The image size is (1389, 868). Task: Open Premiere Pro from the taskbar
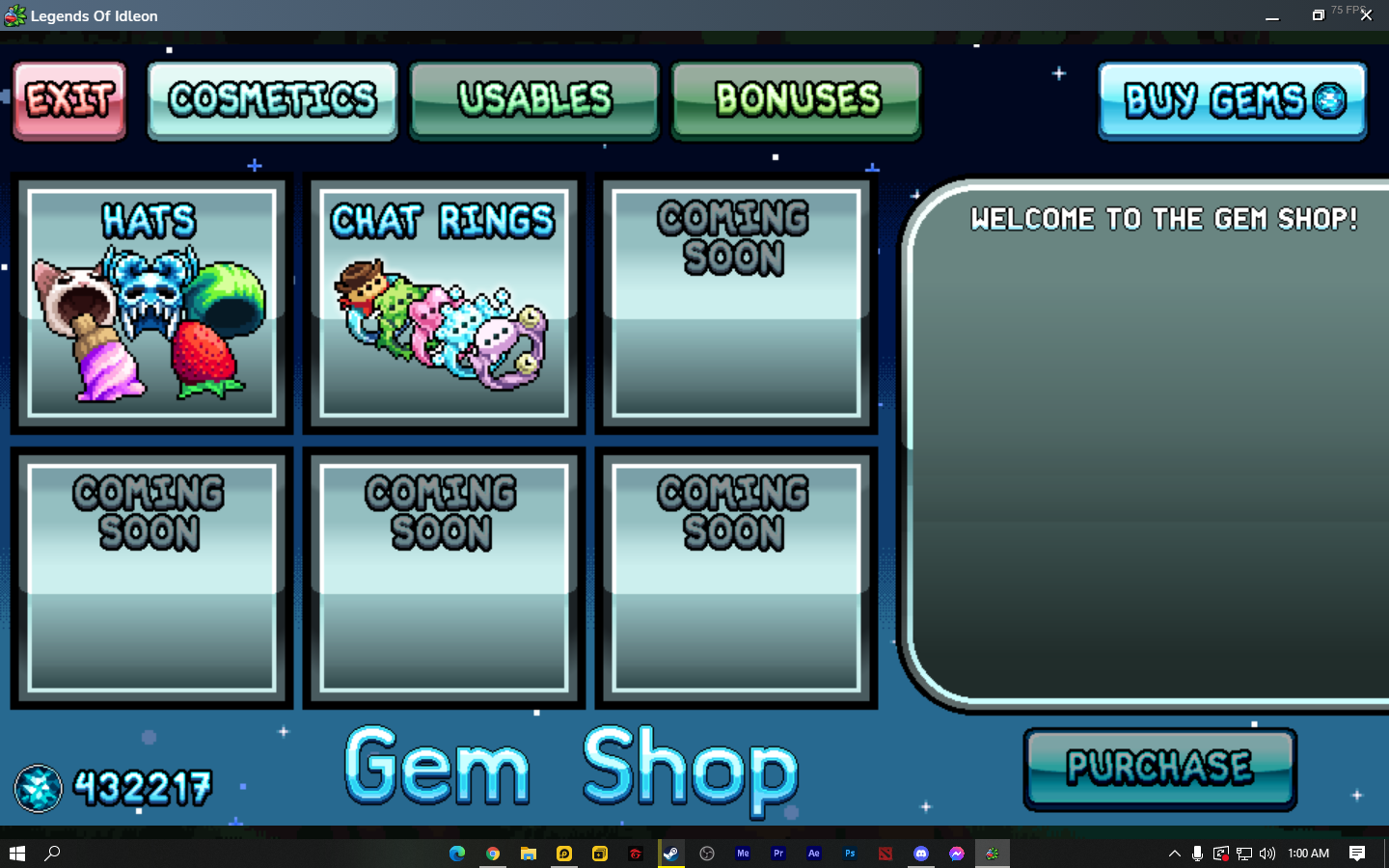pyautogui.click(x=777, y=854)
